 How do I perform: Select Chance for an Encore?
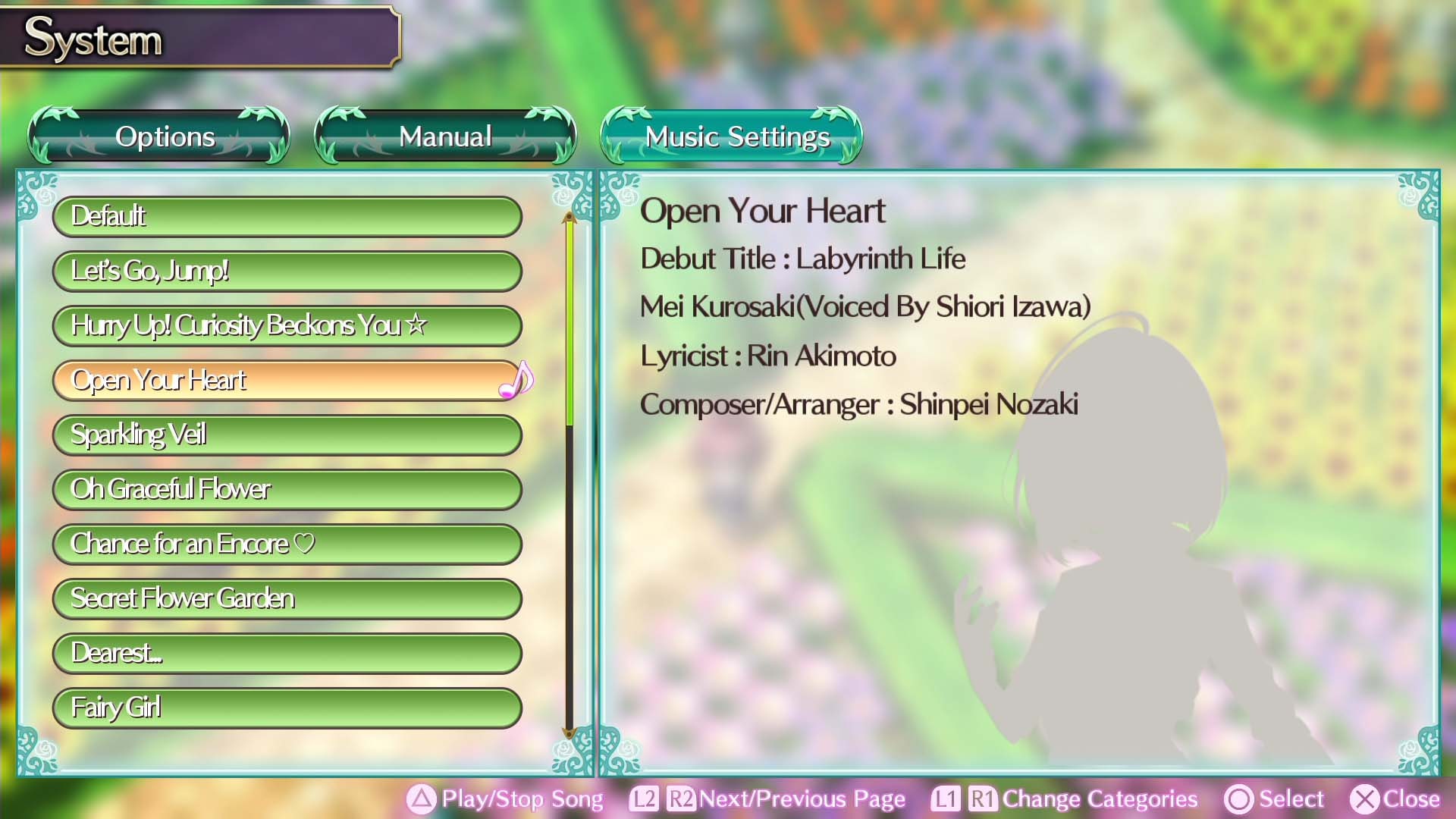point(286,544)
